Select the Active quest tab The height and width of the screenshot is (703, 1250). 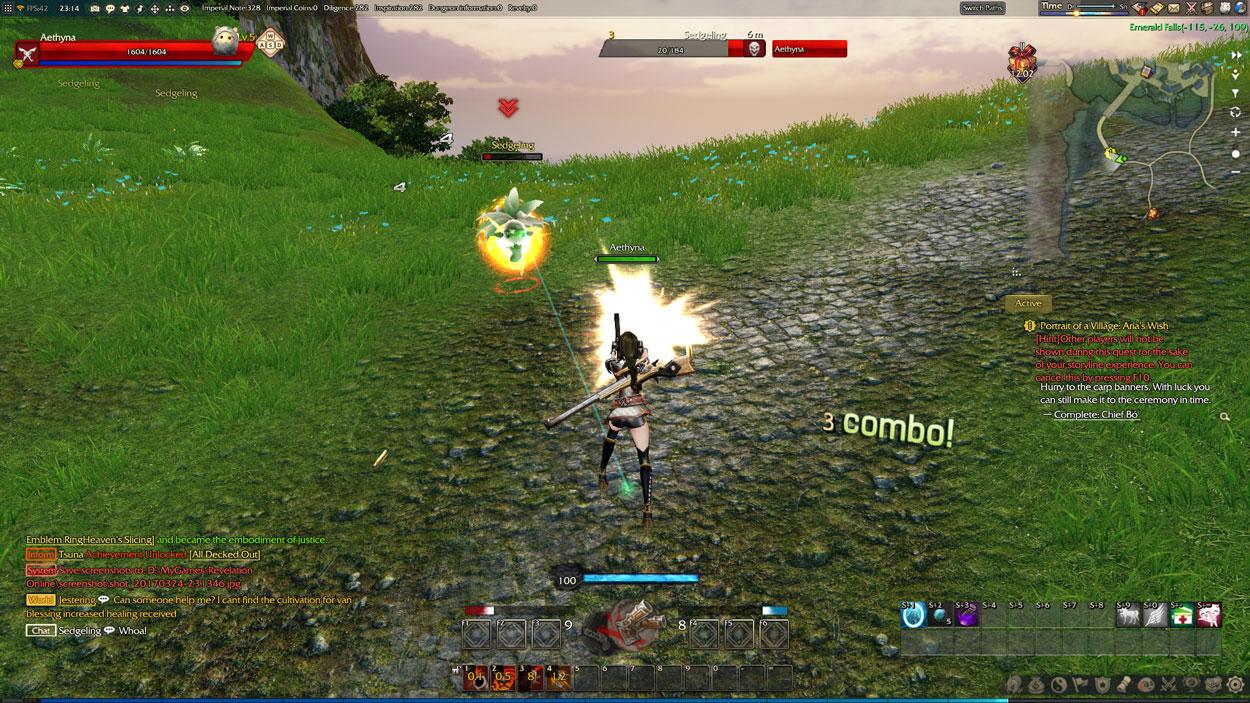click(1028, 303)
